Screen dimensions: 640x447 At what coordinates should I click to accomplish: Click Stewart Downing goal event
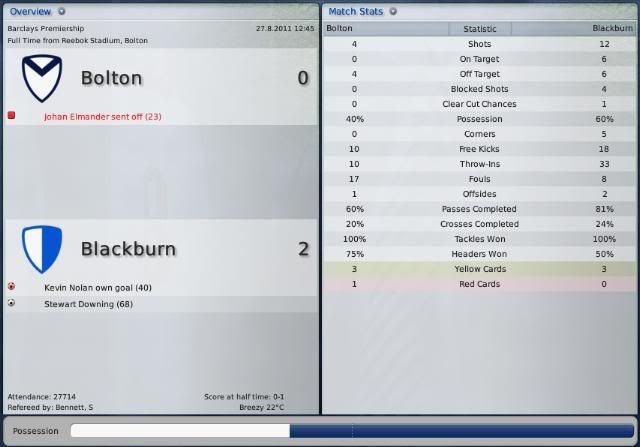coord(88,303)
